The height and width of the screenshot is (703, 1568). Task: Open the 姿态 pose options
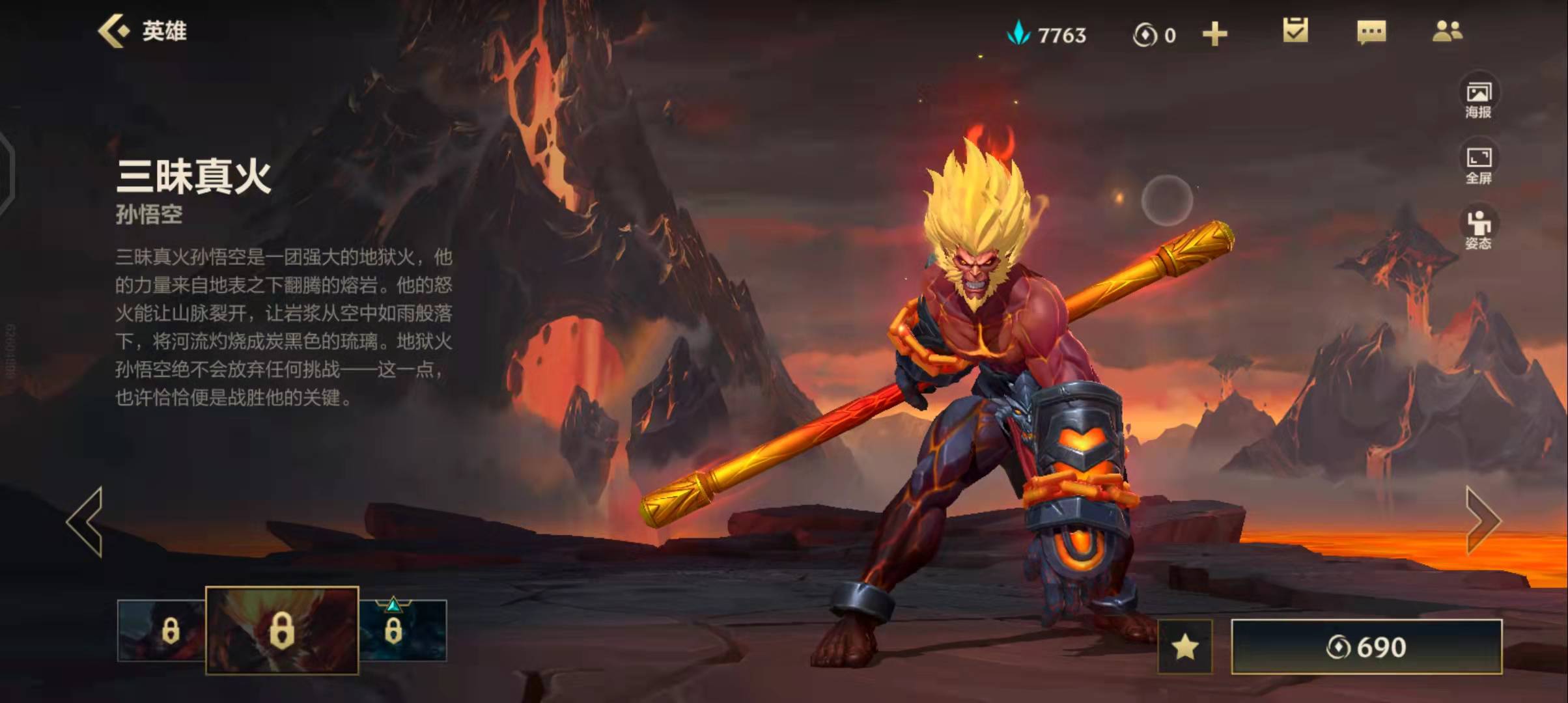click(x=1478, y=230)
